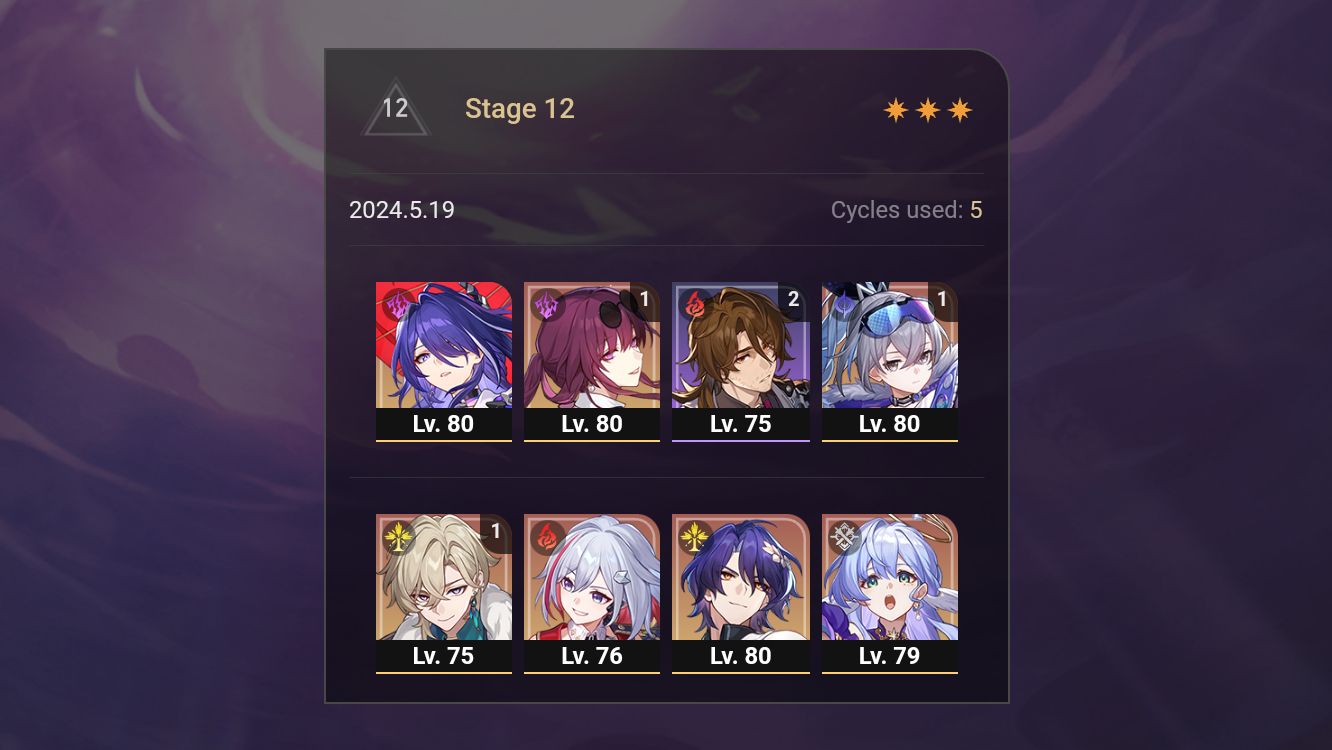Screen dimensions: 1332x750
Task: Open Robin's Lv. 79 character portrait
Action: click(889, 580)
